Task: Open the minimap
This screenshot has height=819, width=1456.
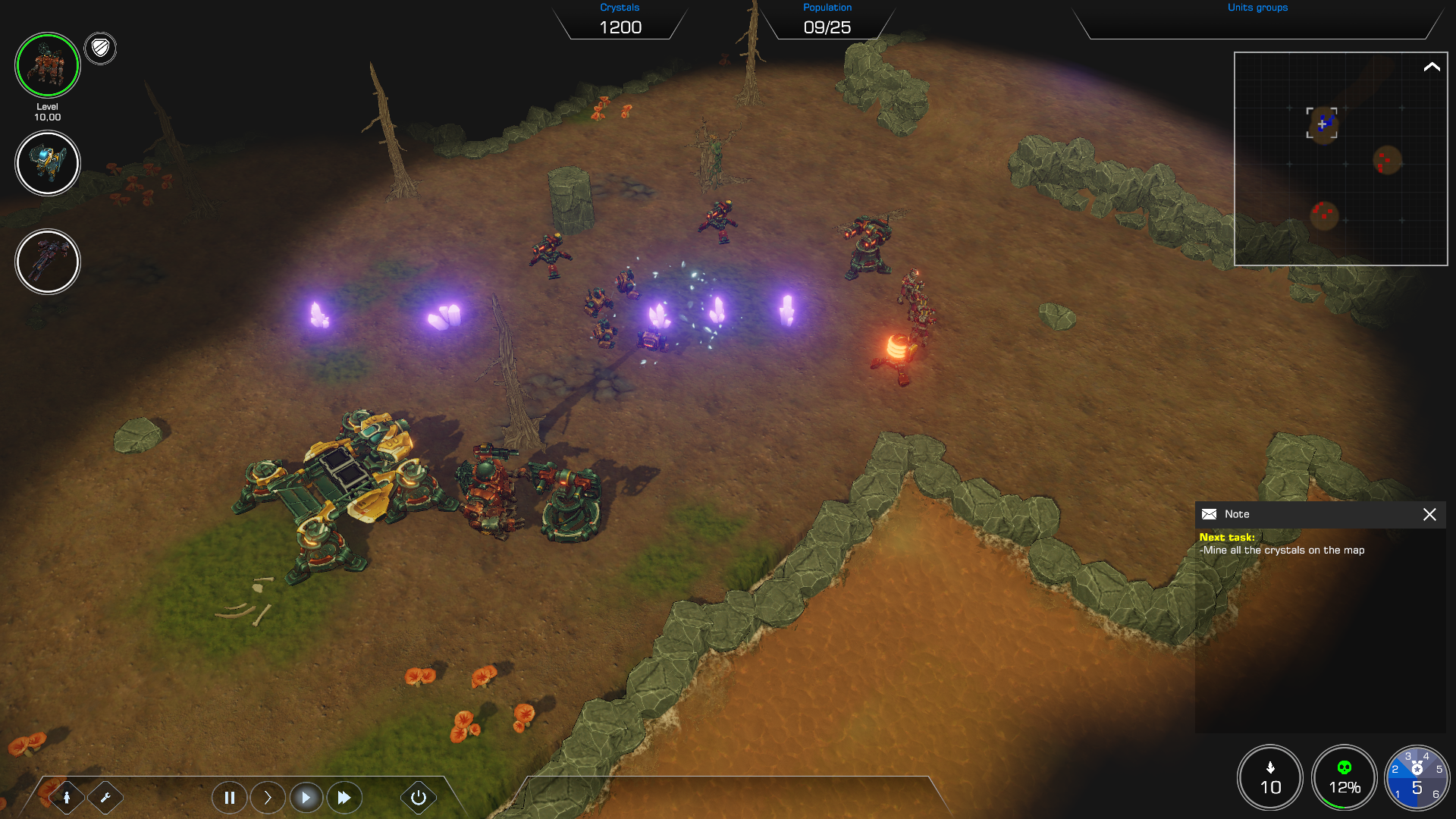Action: pos(1339,159)
